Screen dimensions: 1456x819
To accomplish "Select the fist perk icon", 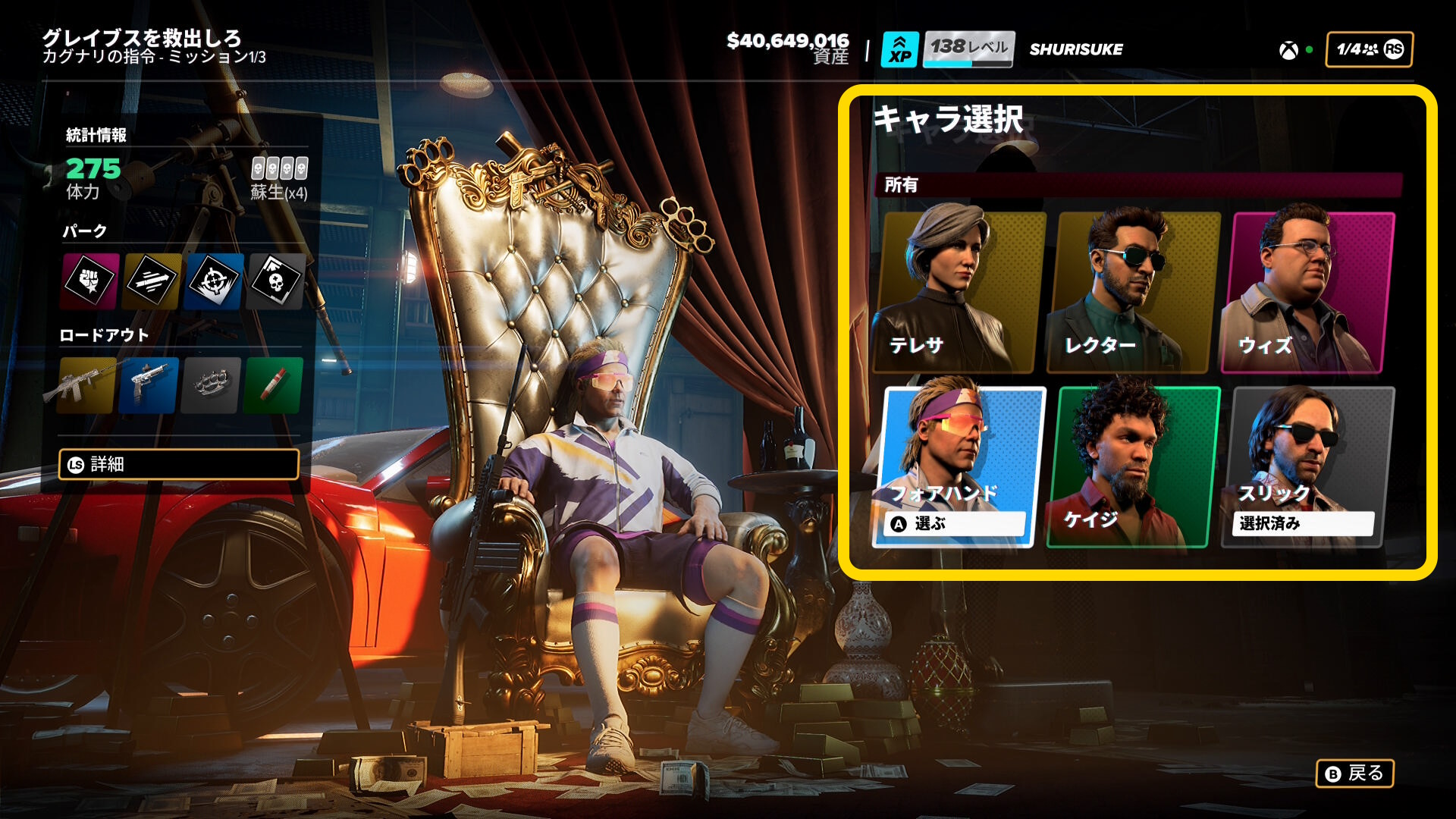I will pos(90,281).
